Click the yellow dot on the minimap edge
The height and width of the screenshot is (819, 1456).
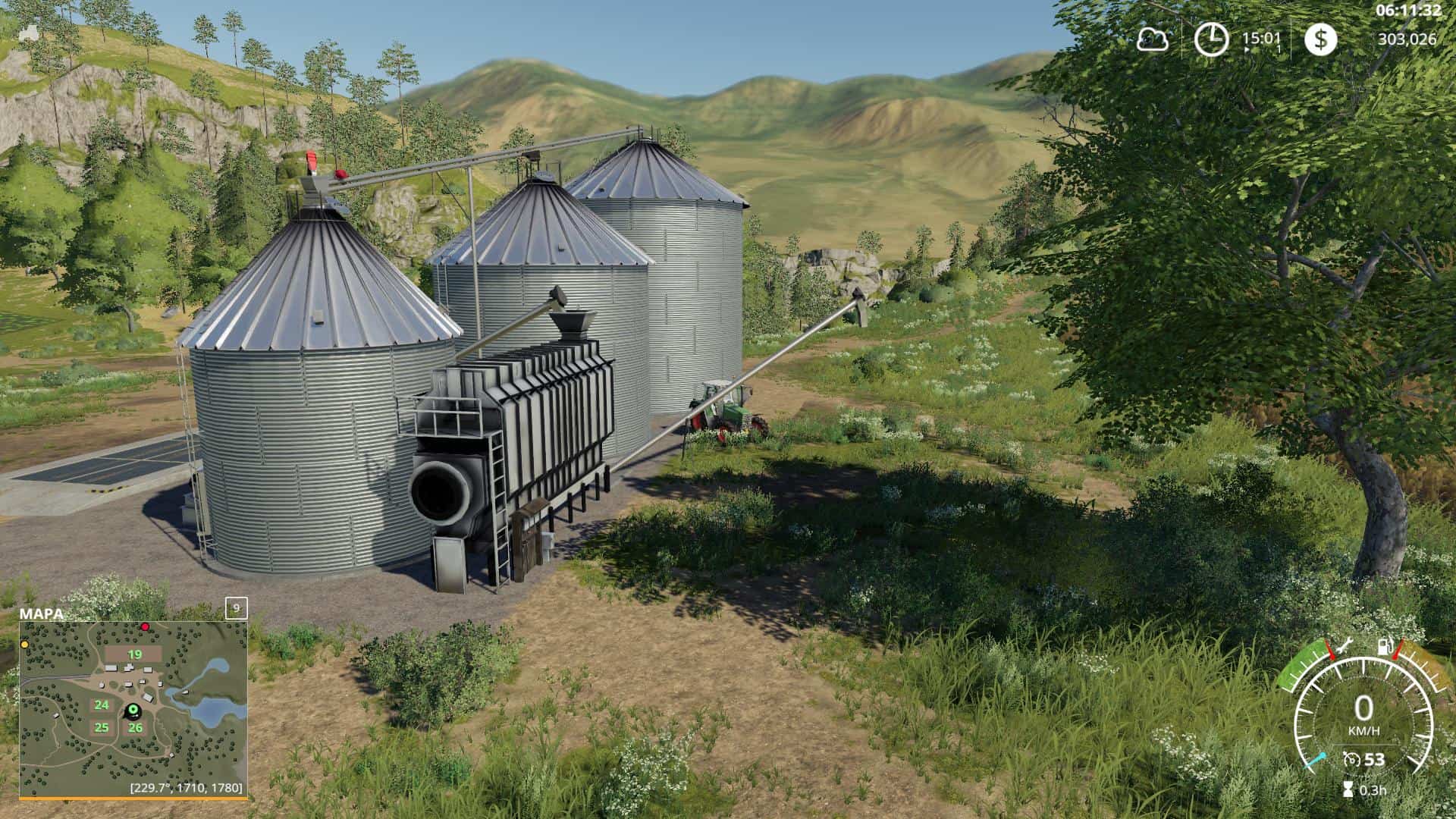coord(25,644)
